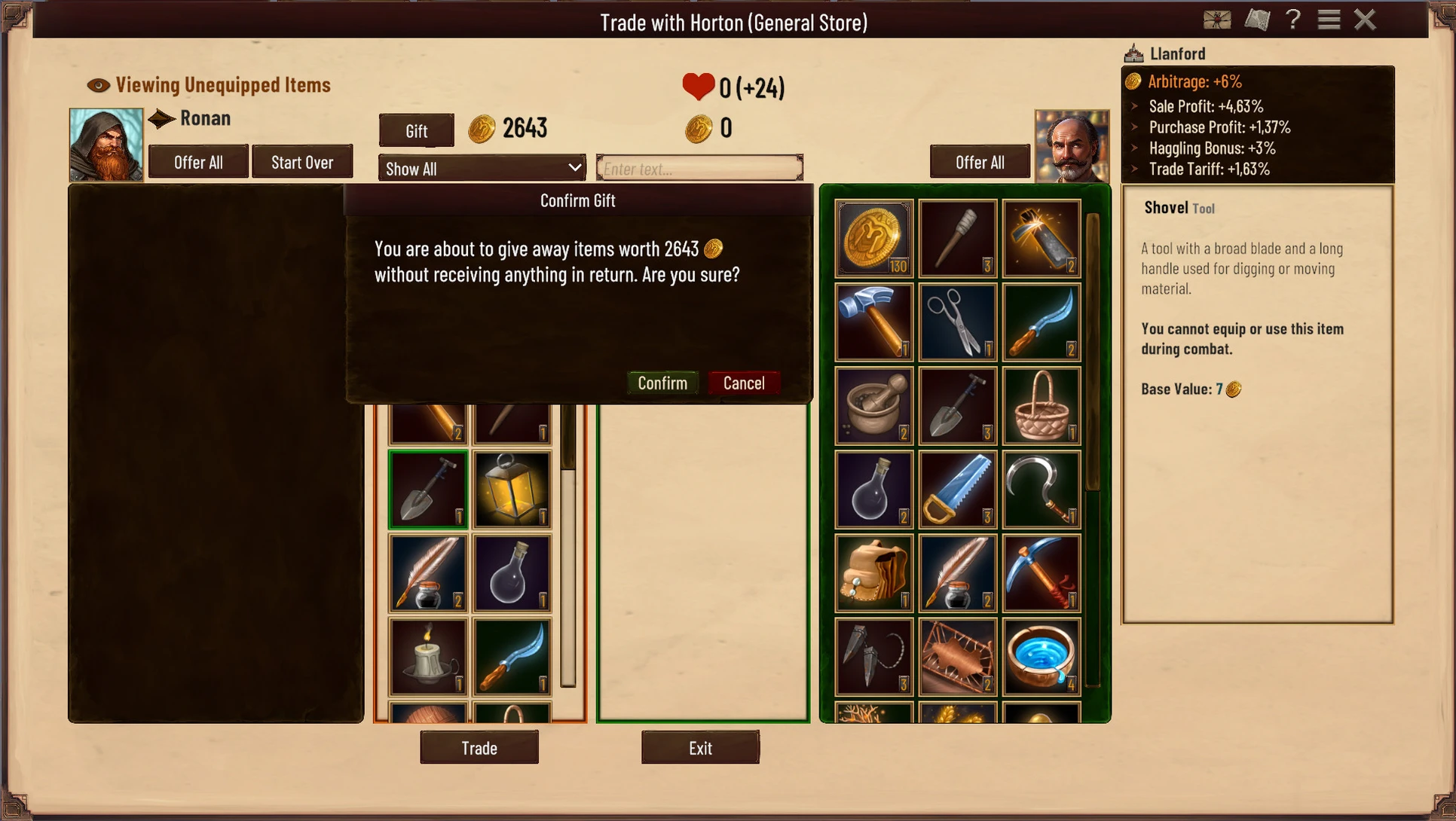This screenshot has width=1456, height=821.
Task: Click the Gift button
Action: coord(416,131)
